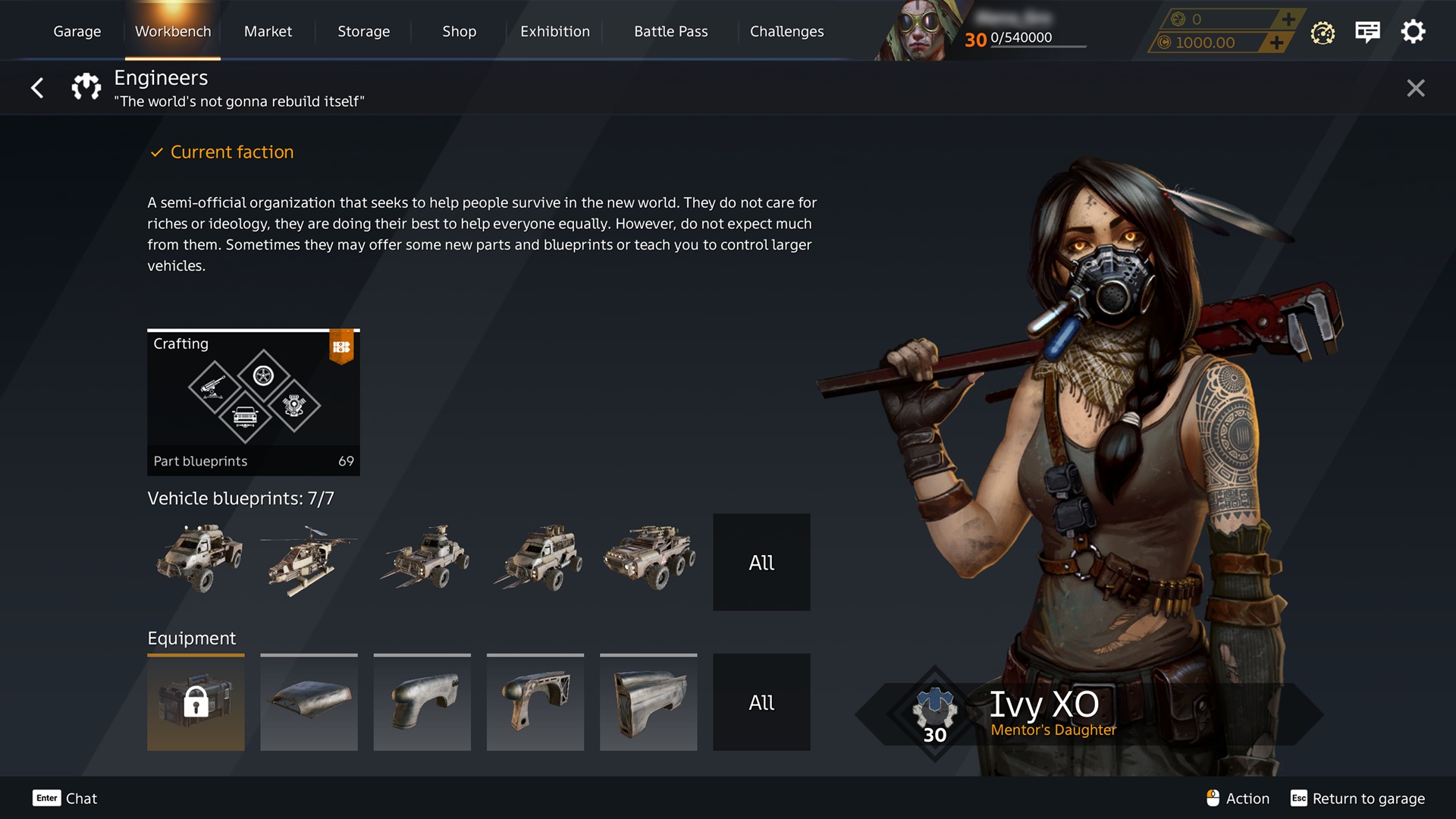
Task: Select the helicopter vehicle blueprint
Action: pos(308,561)
